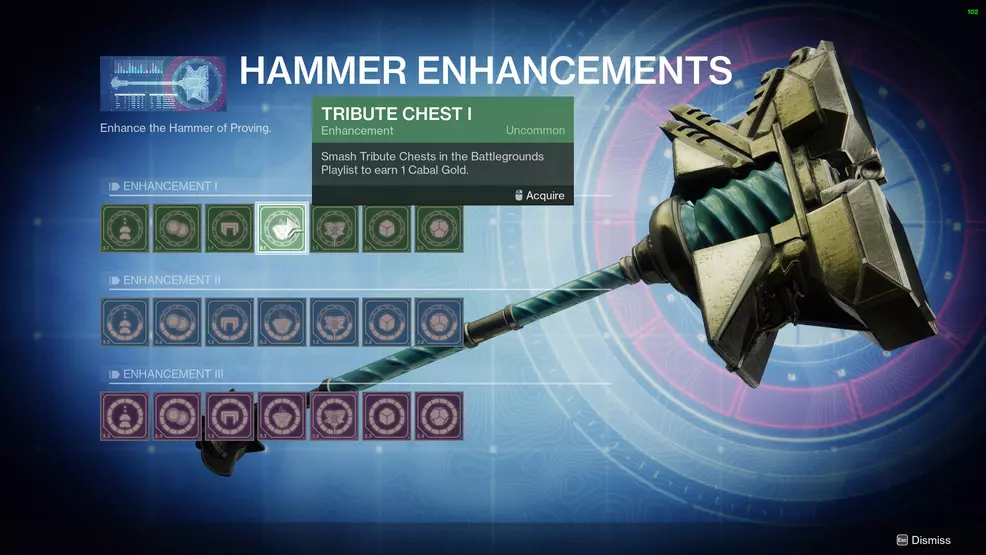Select the blue cube enhancement icon
This screenshot has height=555, width=986.
(x=387, y=323)
